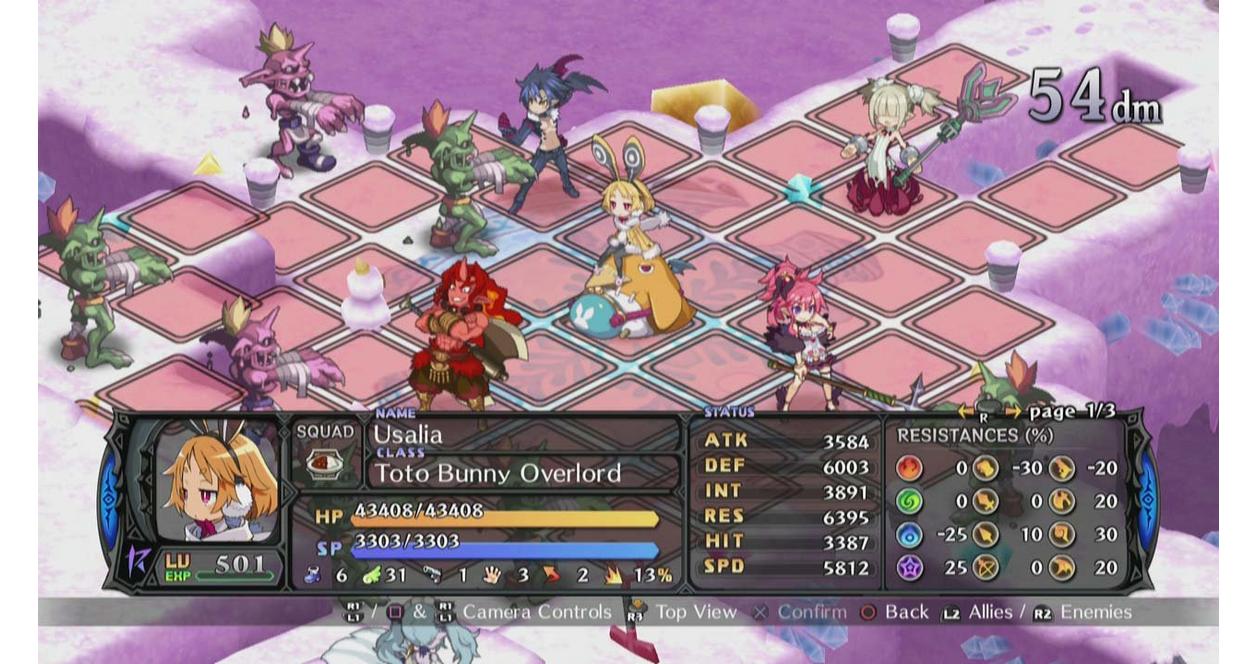Viewport: 1256px width, 664px height.
Task: Click the purple star resistance icon
Action: [x=909, y=567]
